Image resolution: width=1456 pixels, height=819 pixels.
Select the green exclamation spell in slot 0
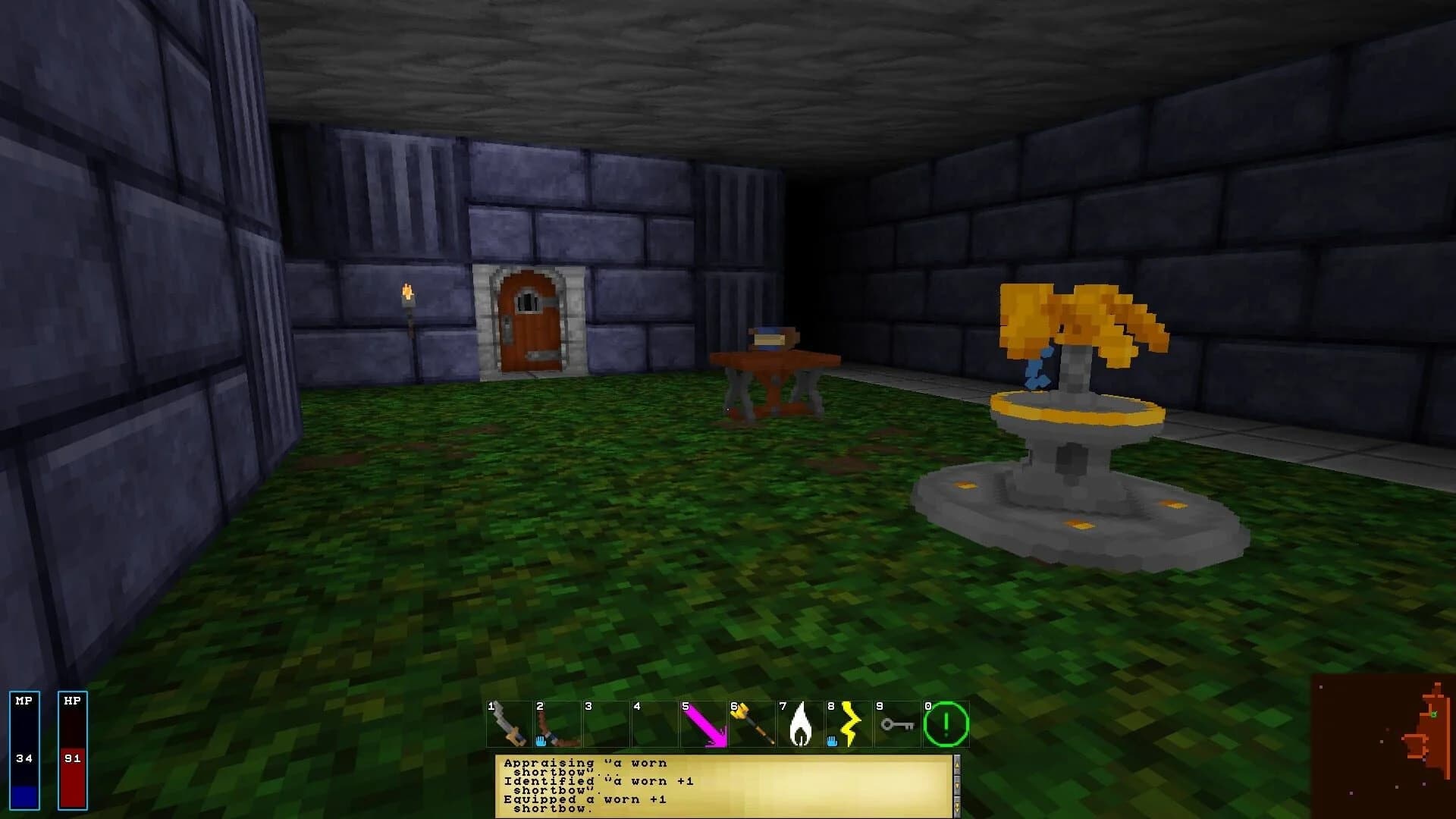click(946, 724)
